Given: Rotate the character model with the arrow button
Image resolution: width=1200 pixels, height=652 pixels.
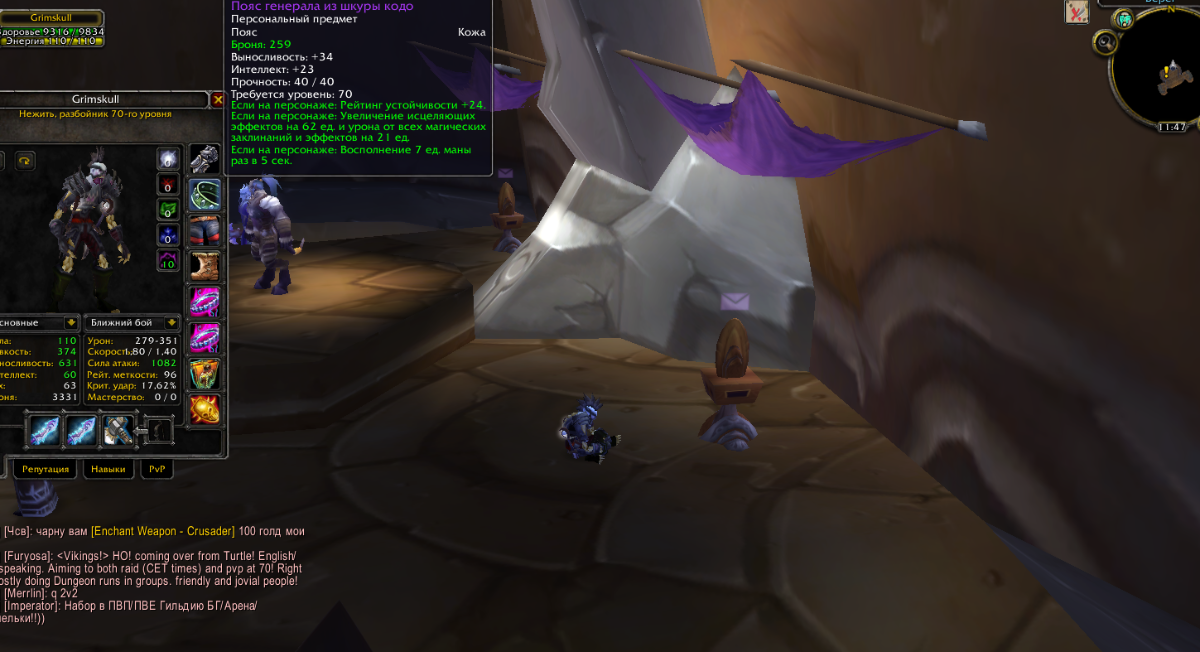Looking at the screenshot, I should tap(24, 160).
